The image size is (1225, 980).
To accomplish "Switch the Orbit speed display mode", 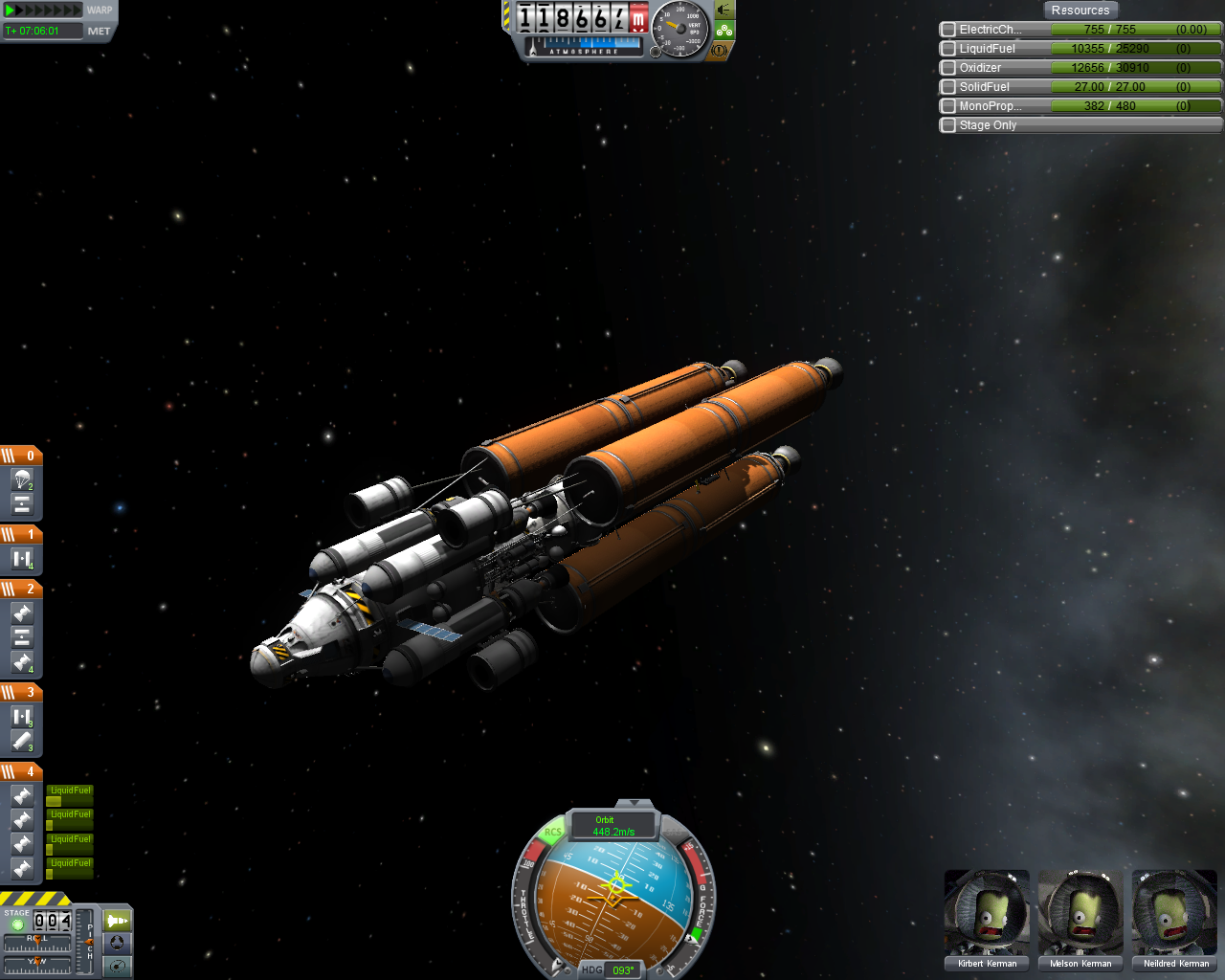I will pyautogui.click(x=612, y=825).
